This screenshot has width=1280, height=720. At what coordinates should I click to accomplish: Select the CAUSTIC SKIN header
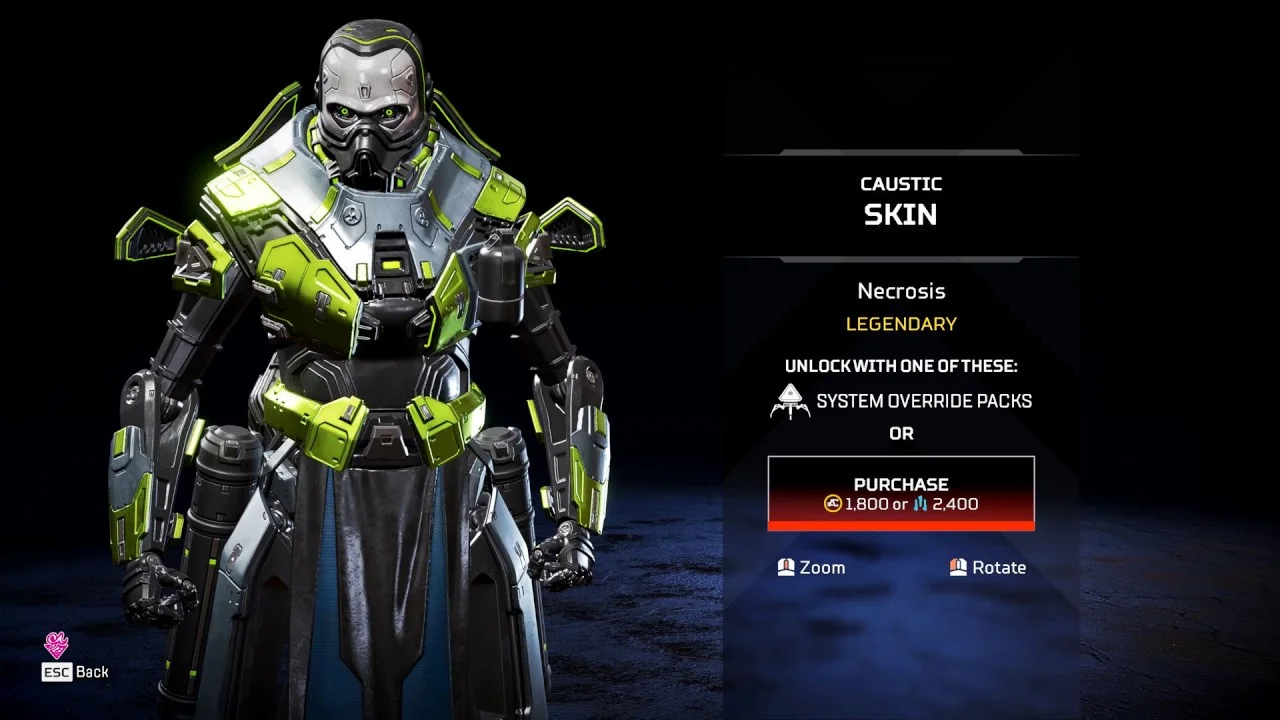(900, 200)
